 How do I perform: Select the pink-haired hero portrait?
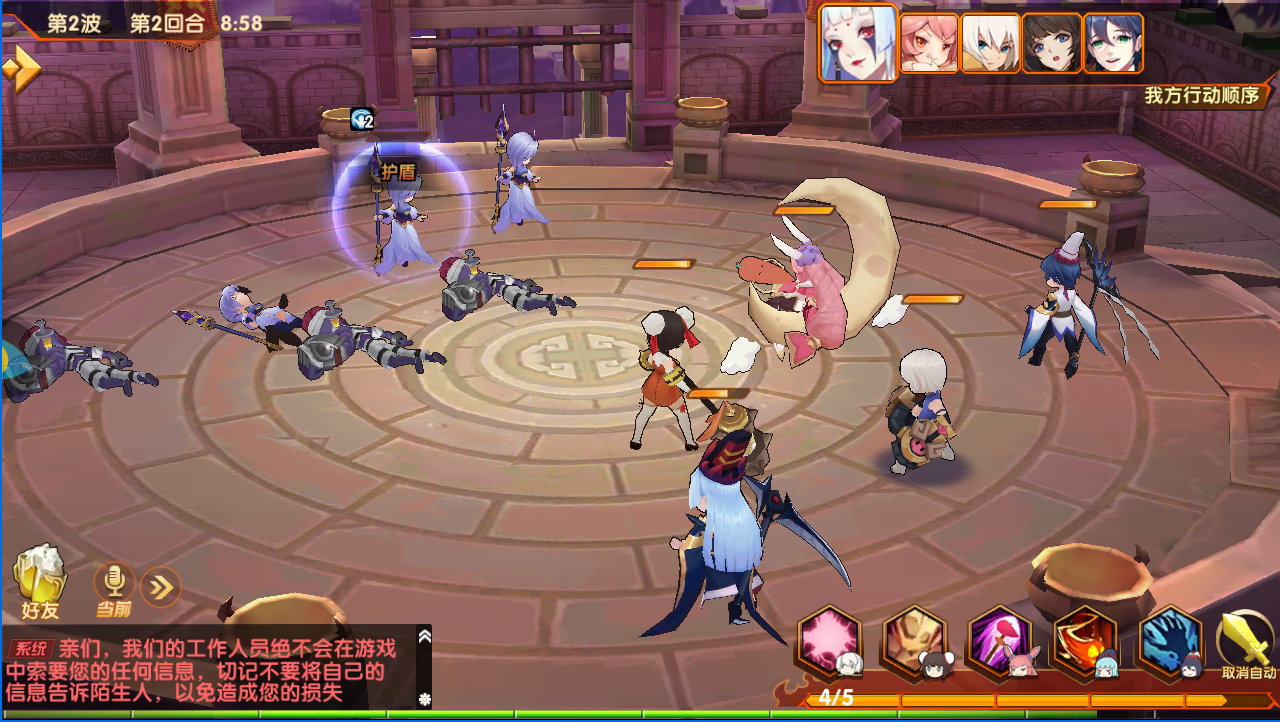coord(929,43)
